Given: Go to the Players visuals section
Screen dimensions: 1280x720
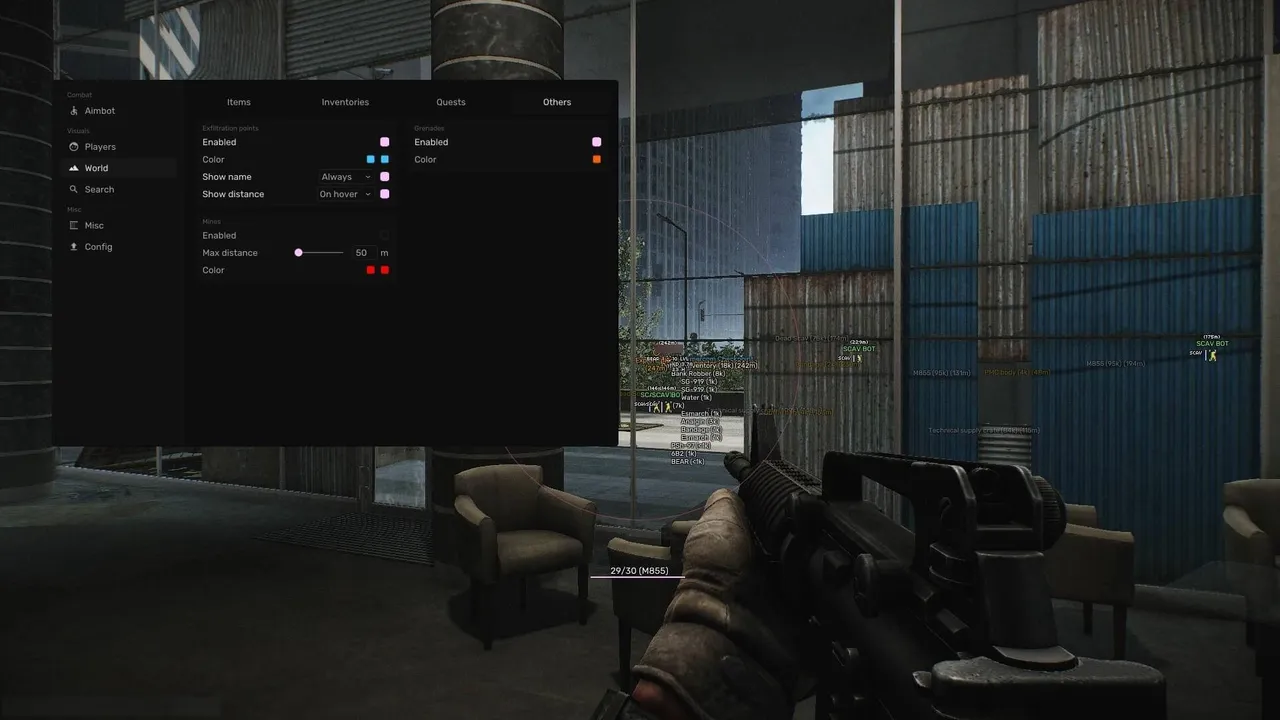Looking at the screenshot, I should (100, 147).
